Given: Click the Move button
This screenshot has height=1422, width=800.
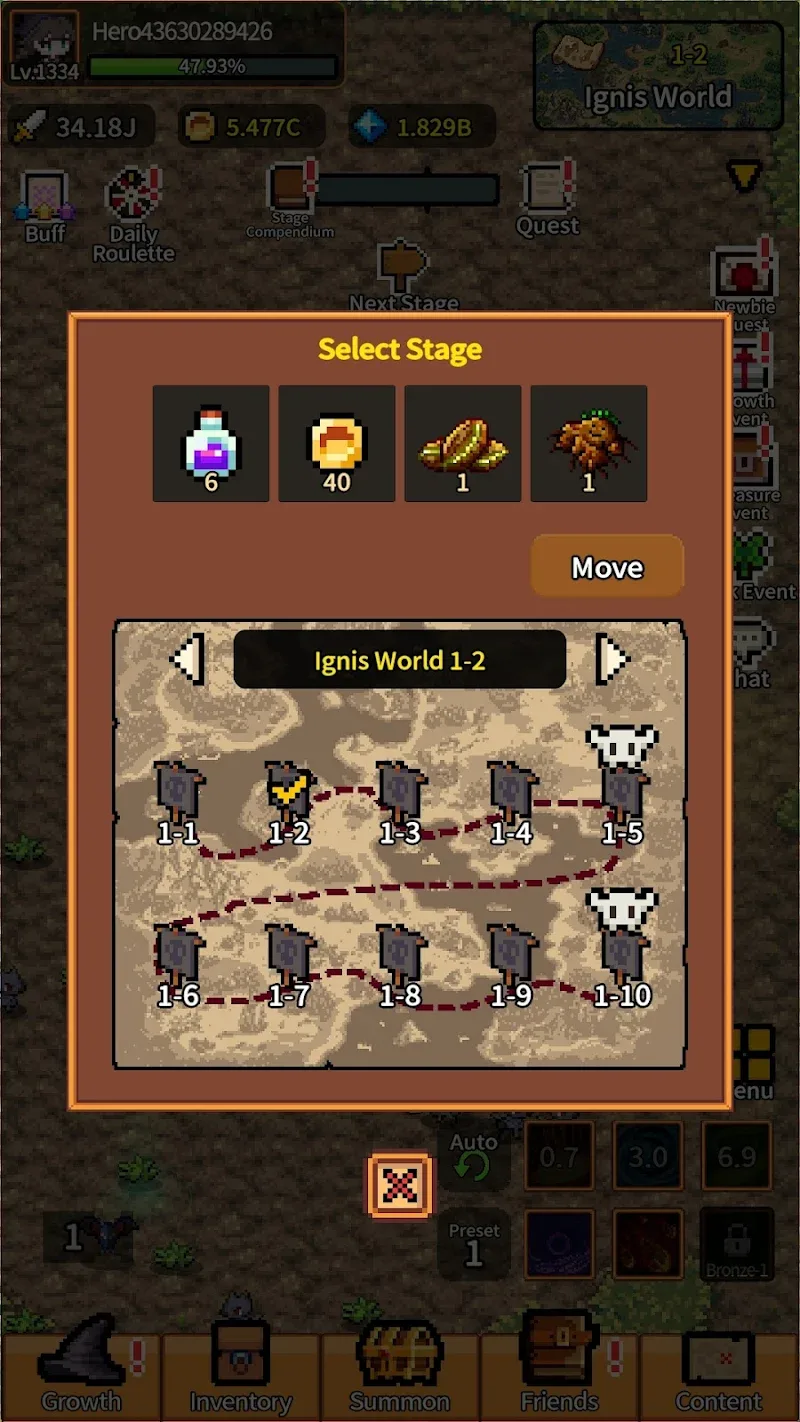Looking at the screenshot, I should (607, 567).
